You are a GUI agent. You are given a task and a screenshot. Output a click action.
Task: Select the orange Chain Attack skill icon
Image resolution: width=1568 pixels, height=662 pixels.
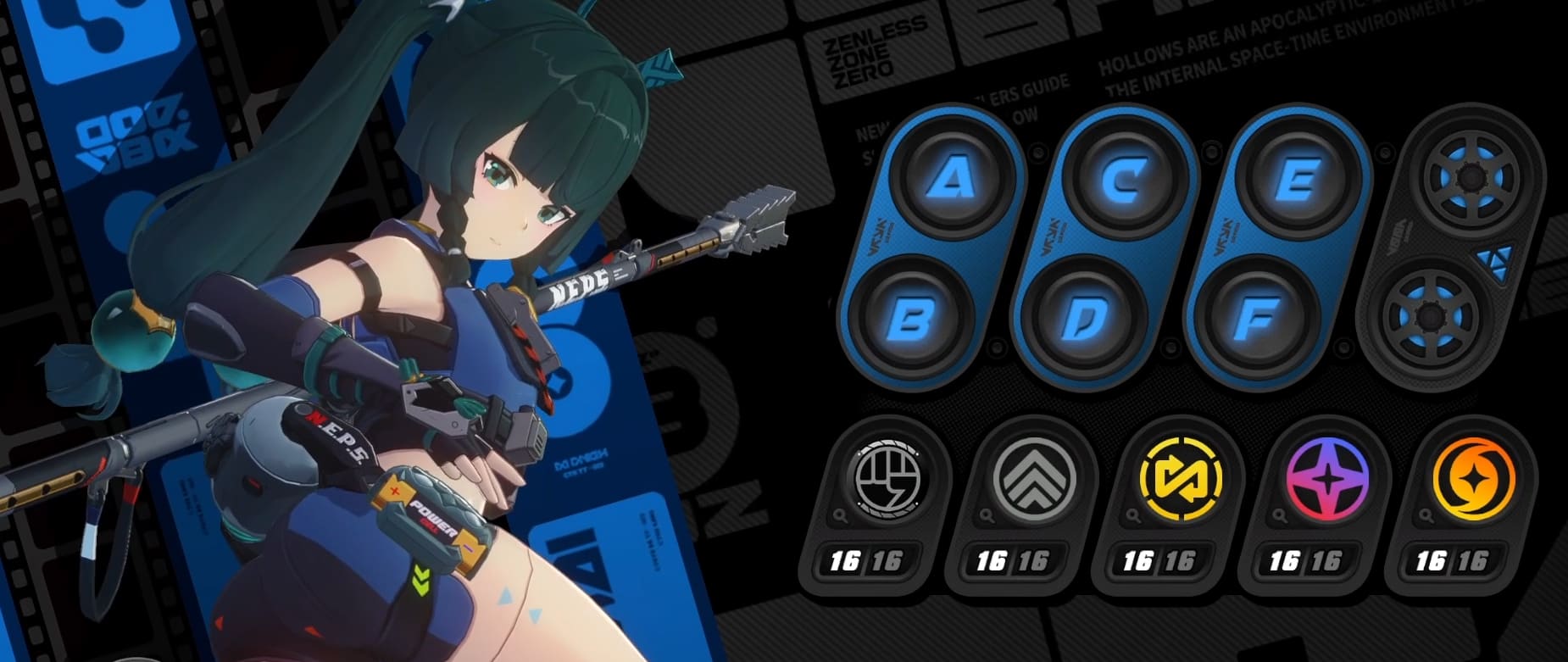coord(1472,480)
